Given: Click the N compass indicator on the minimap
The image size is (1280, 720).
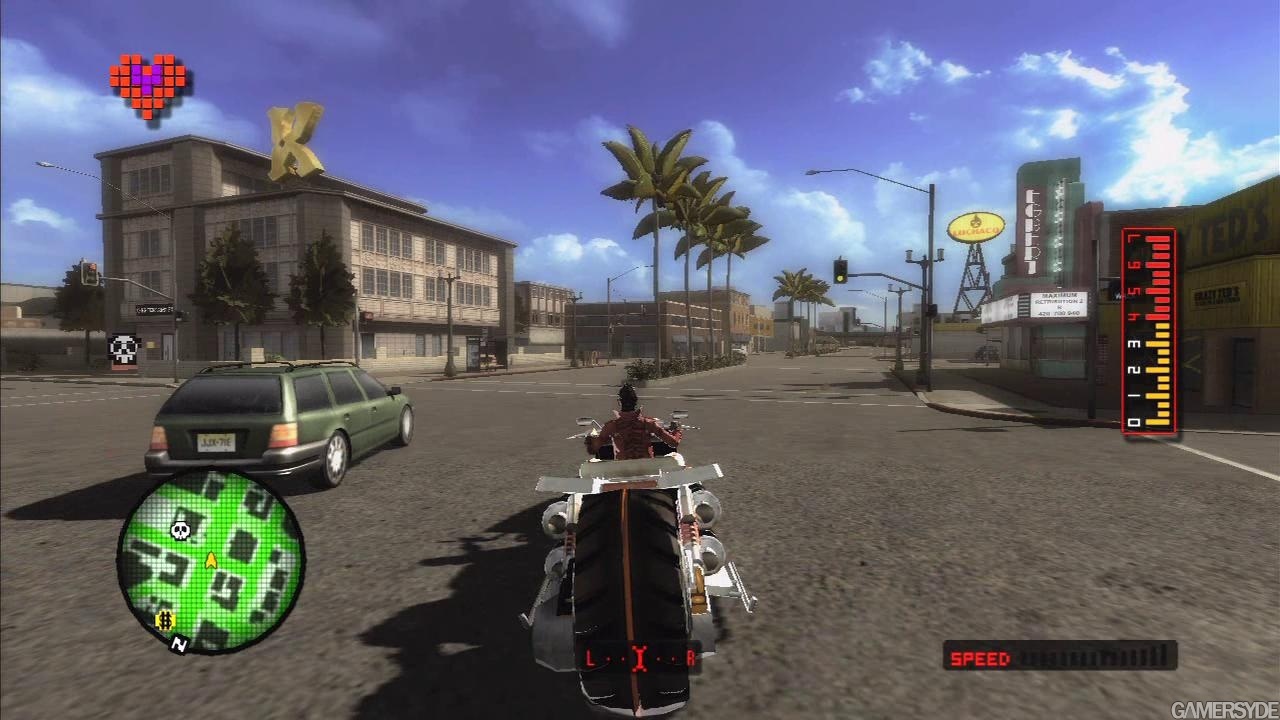Looking at the screenshot, I should pos(180,645).
